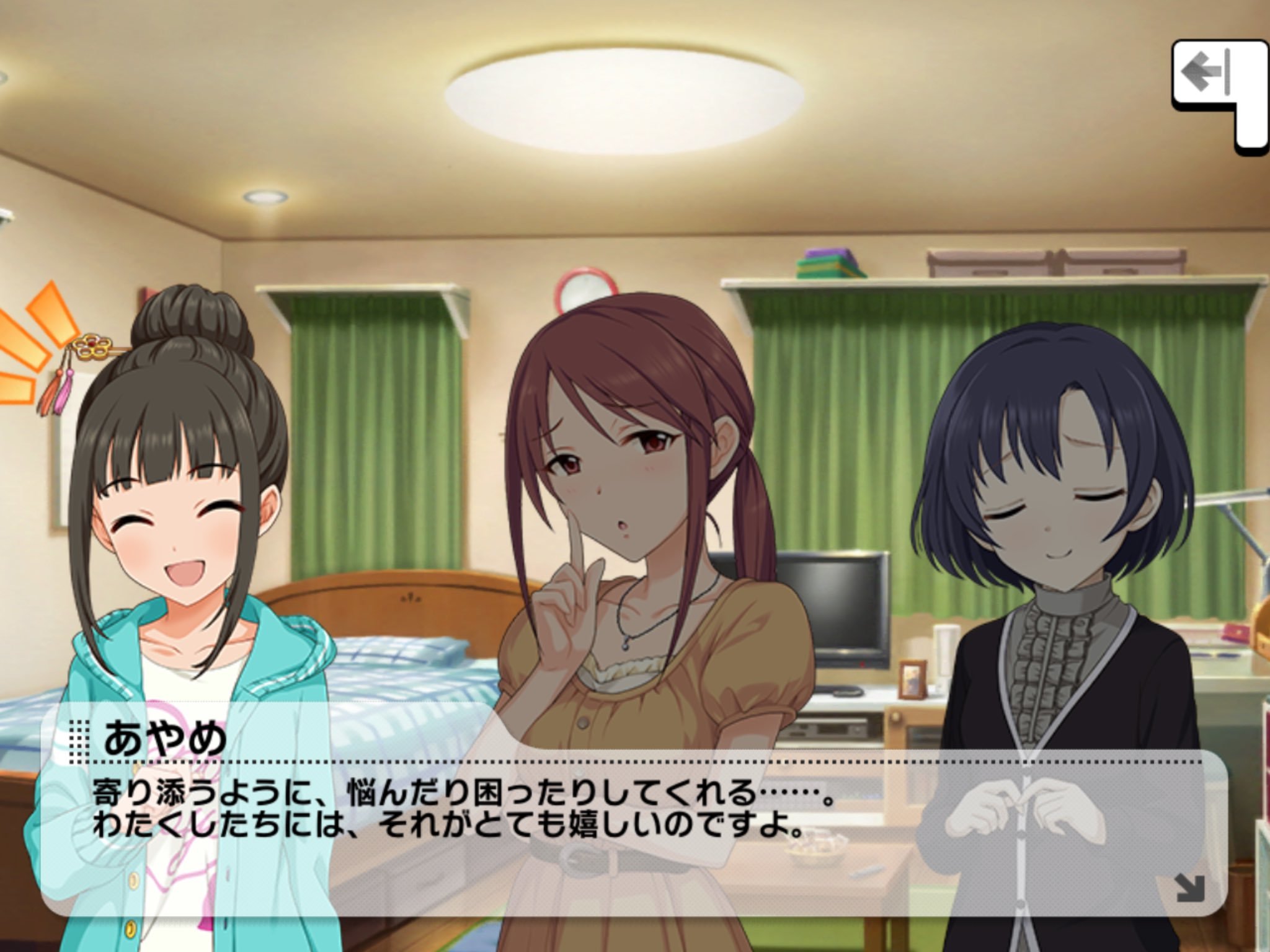Advance dialogue with the corner arrow indicator
1270x952 pixels.
tap(1189, 887)
